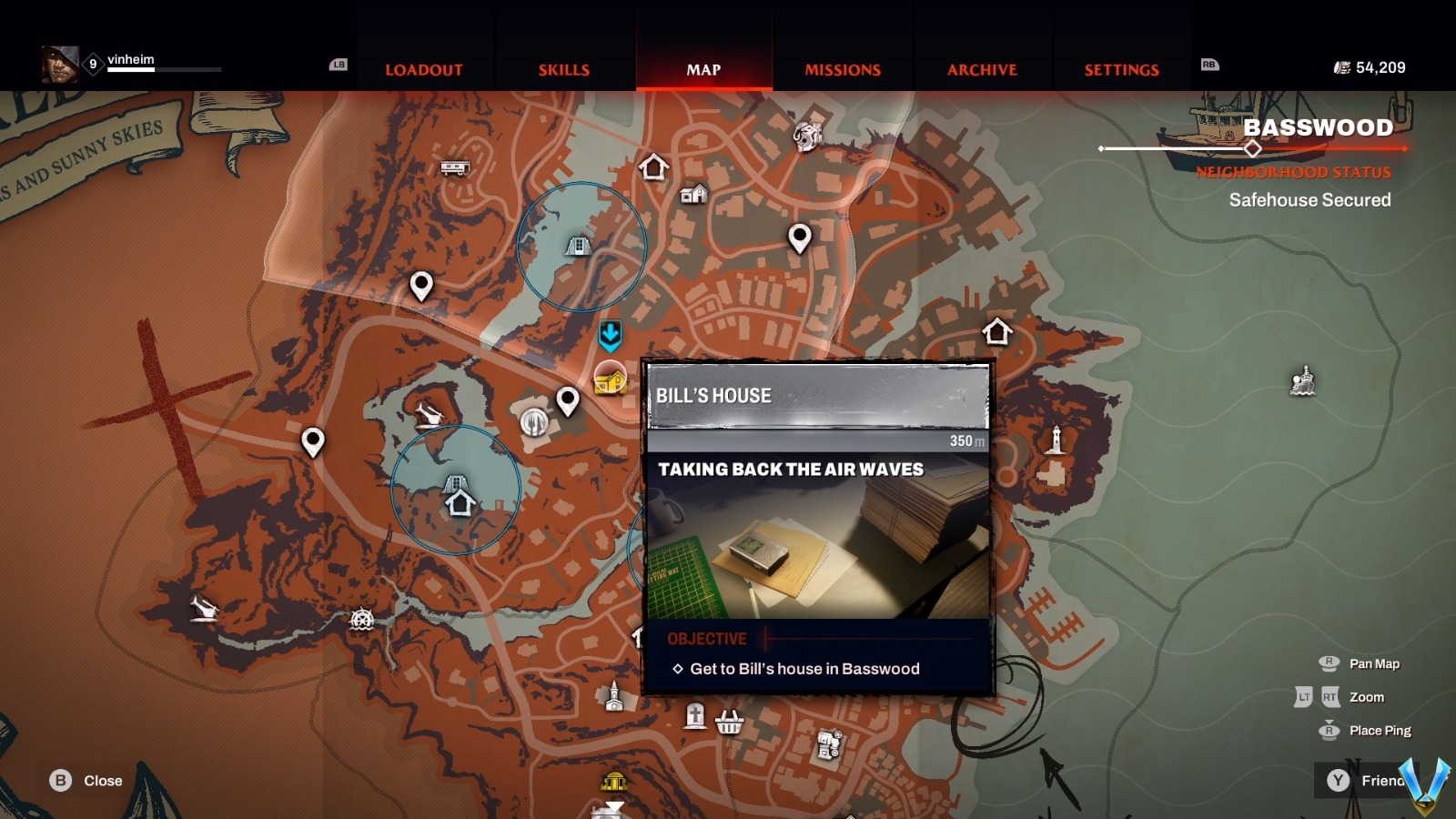Select the tombstone graveyard map icon
1456x819 pixels.
[695, 716]
